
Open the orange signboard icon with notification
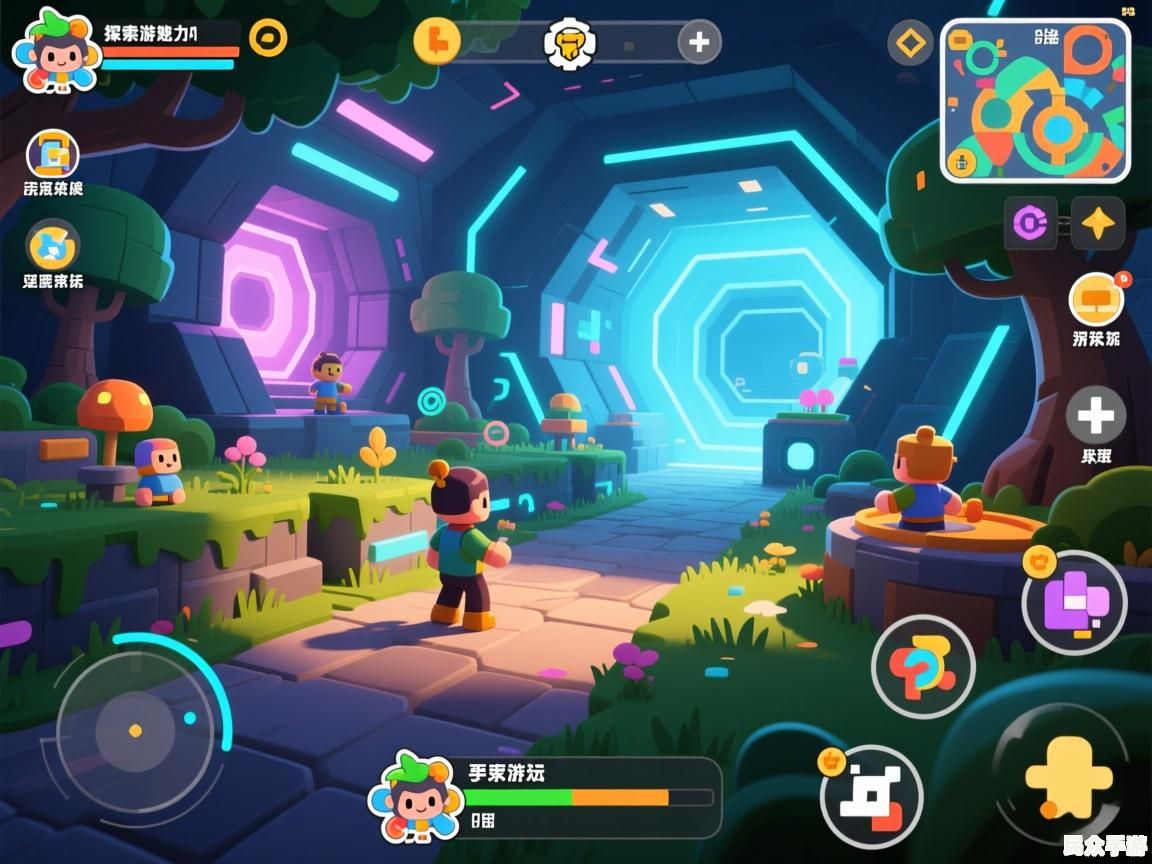(x=1096, y=298)
